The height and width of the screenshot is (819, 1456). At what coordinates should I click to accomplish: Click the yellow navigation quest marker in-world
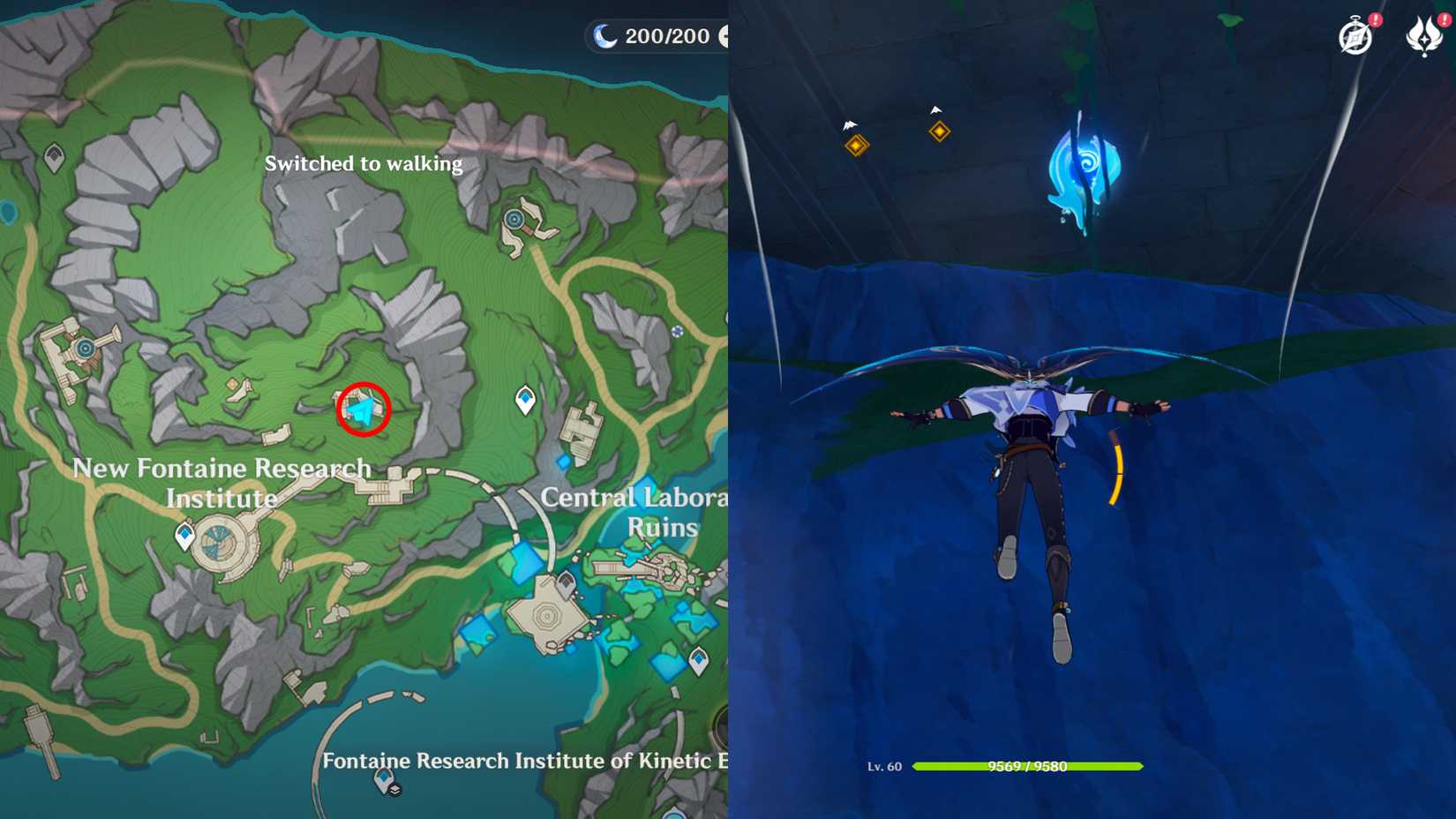(x=938, y=131)
